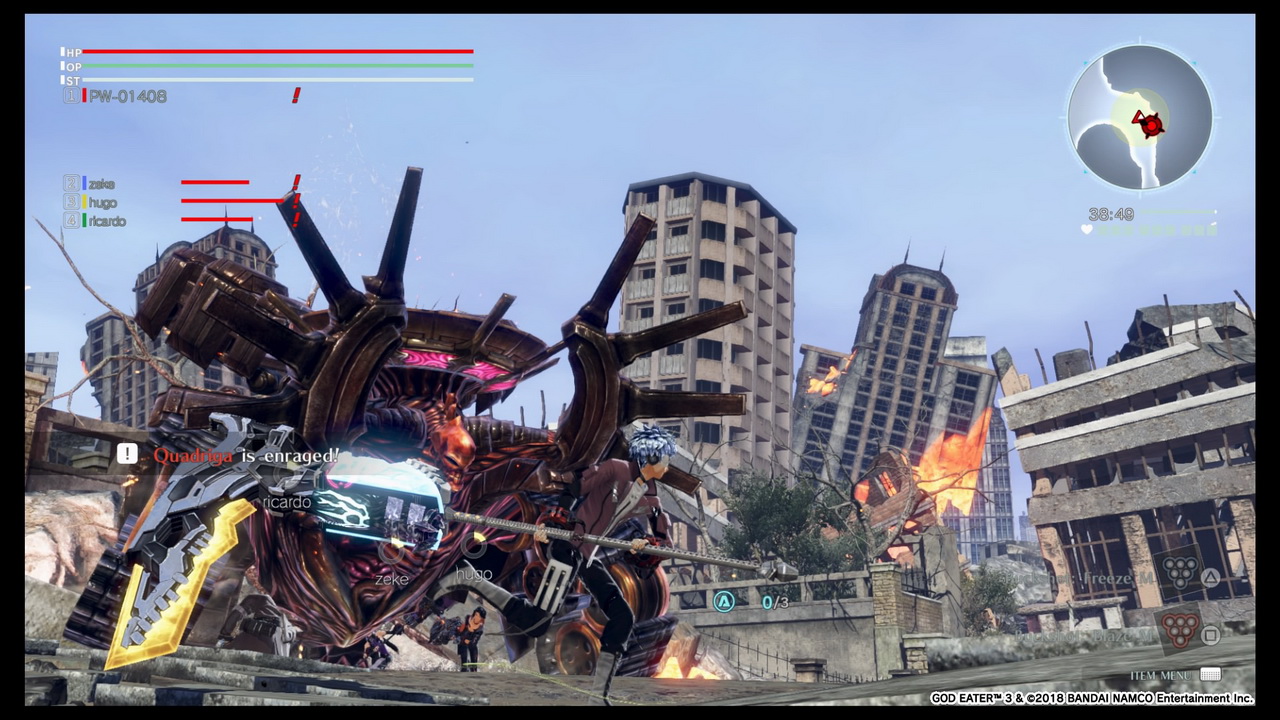The image size is (1280, 720).
Task: Select party member hugo in the list
Action: click(x=102, y=202)
